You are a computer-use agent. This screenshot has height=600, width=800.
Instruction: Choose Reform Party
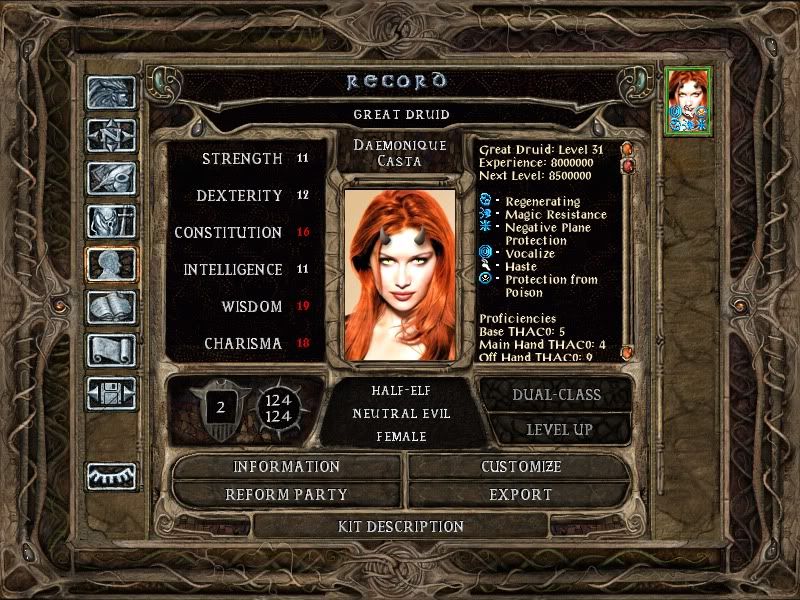tap(287, 495)
